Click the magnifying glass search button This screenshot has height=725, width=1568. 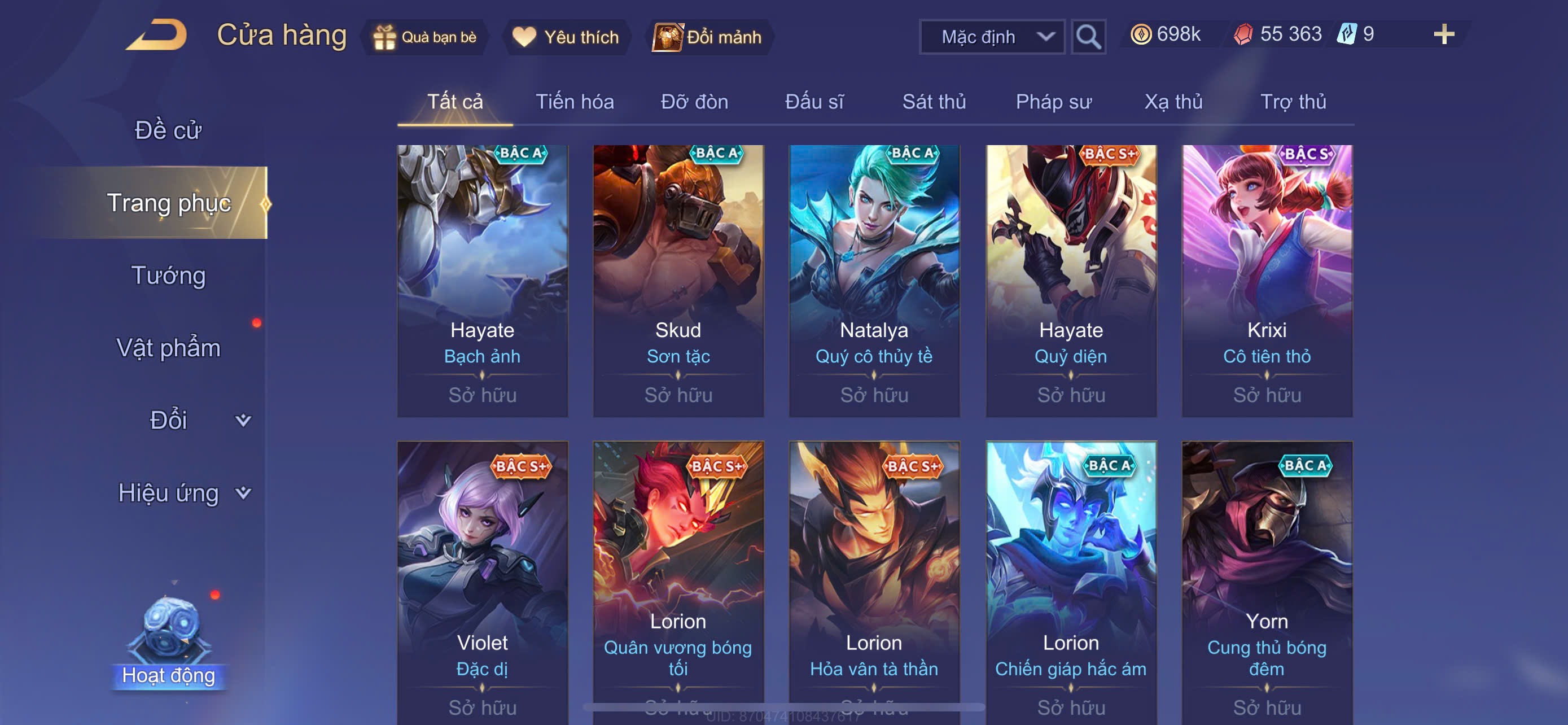pyautogui.click(x=1088, y=37)
